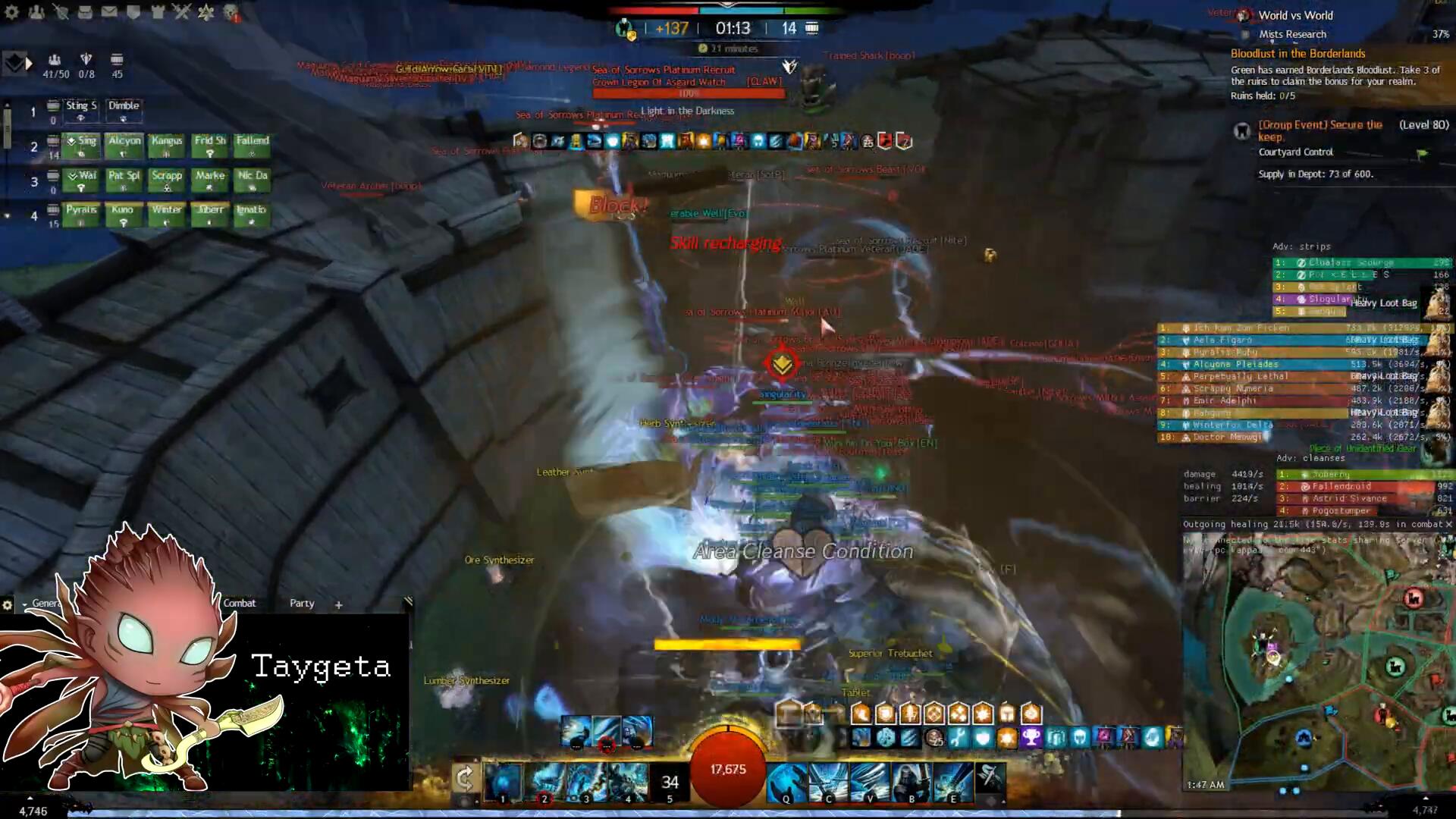Open the game menu gear icon
Viewport: 1456px width, 819px height.
13,12
